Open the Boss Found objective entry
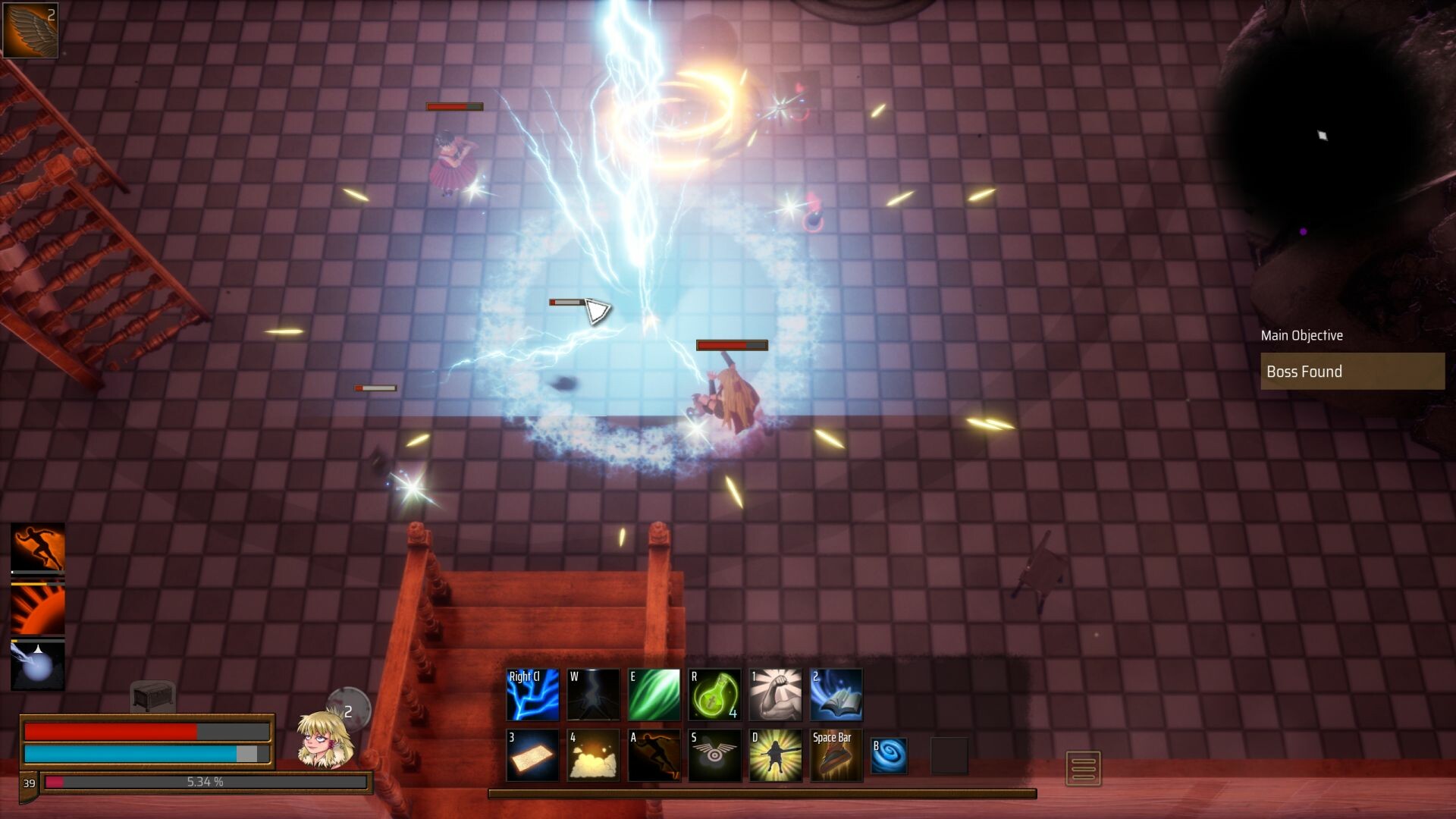This screenshot has height=819, width=1456. (x=1352, y=372)
